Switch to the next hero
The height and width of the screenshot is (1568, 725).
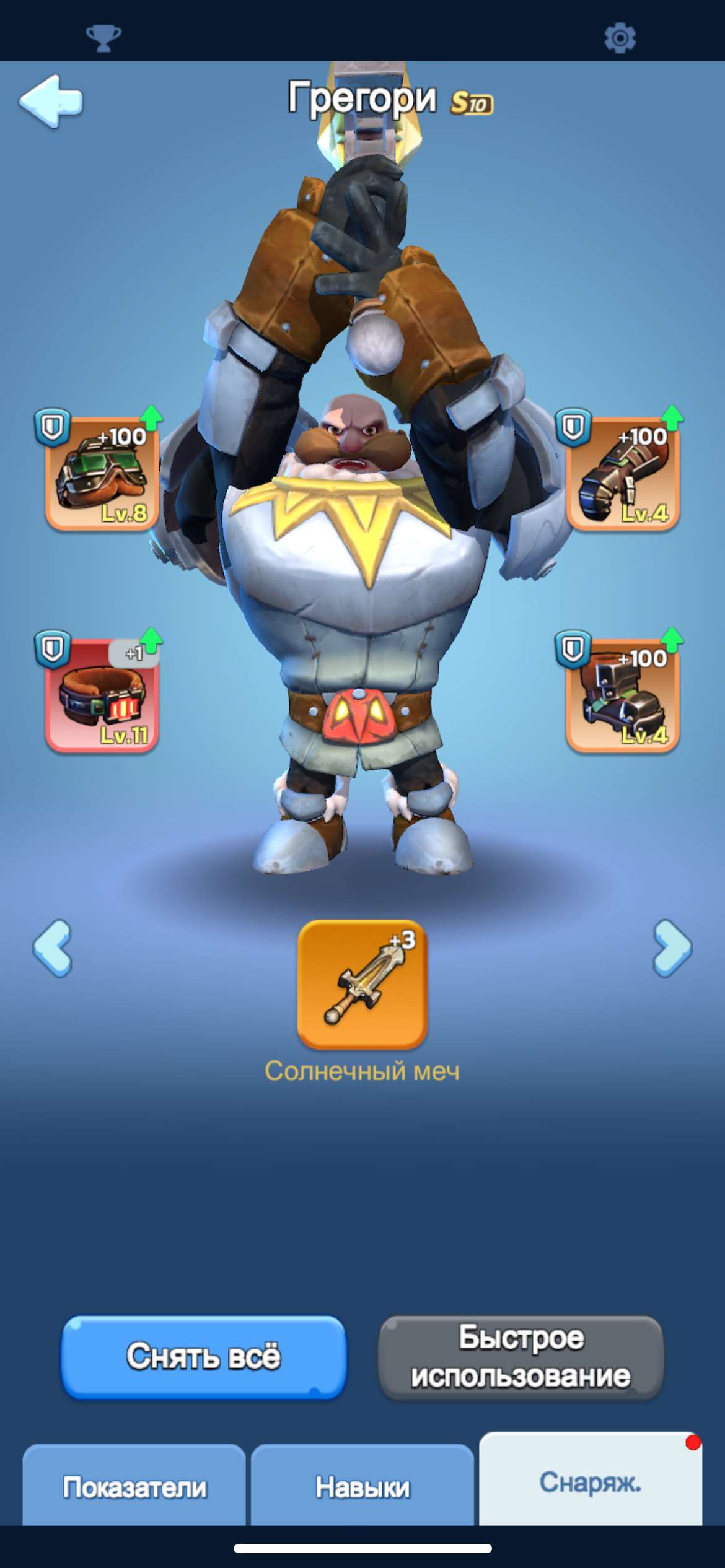coord(672,948)
